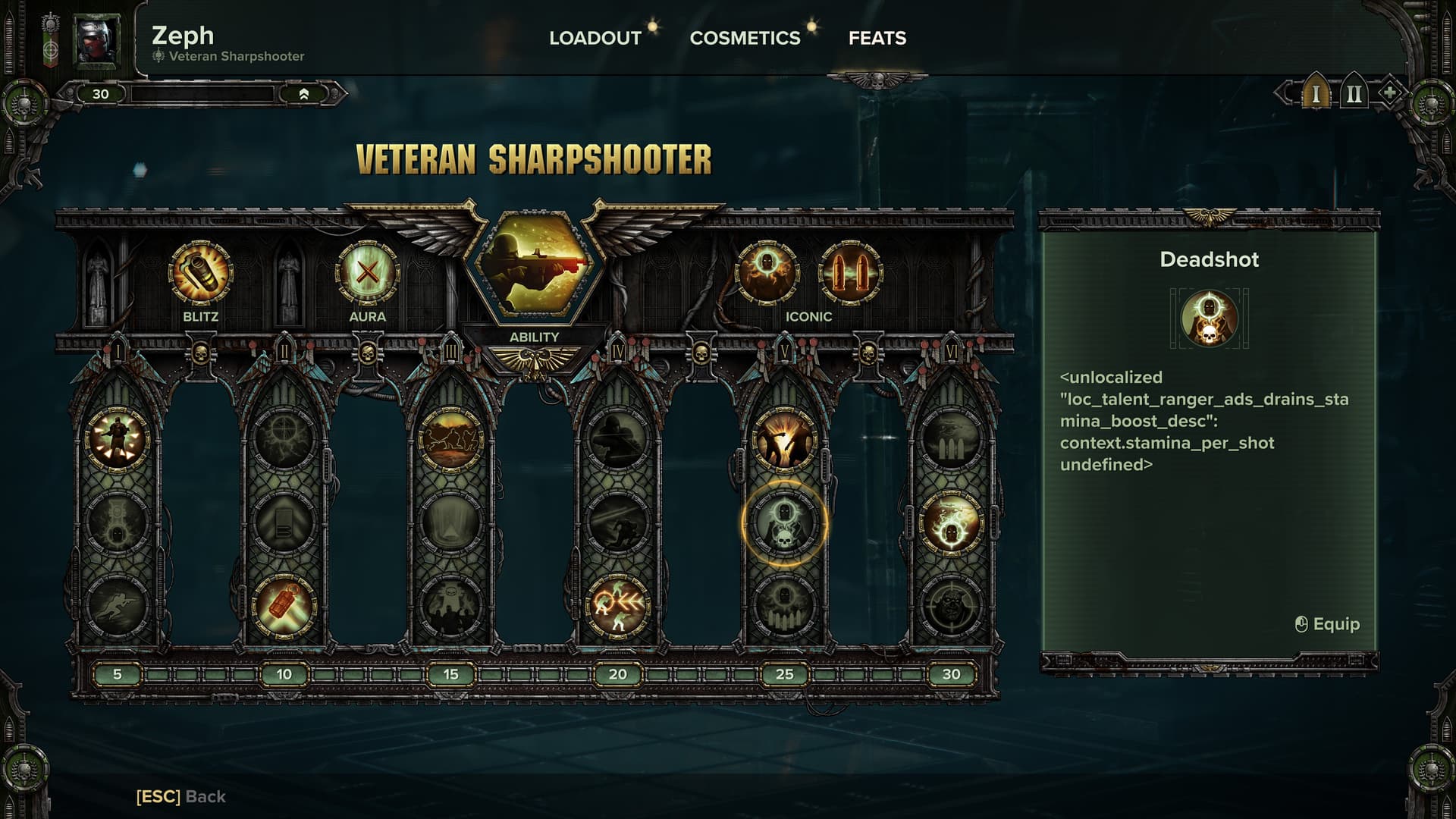This screenshot has height=819, width=1456.
Task: Select loadout preset I
Action: pos(1316,94)
